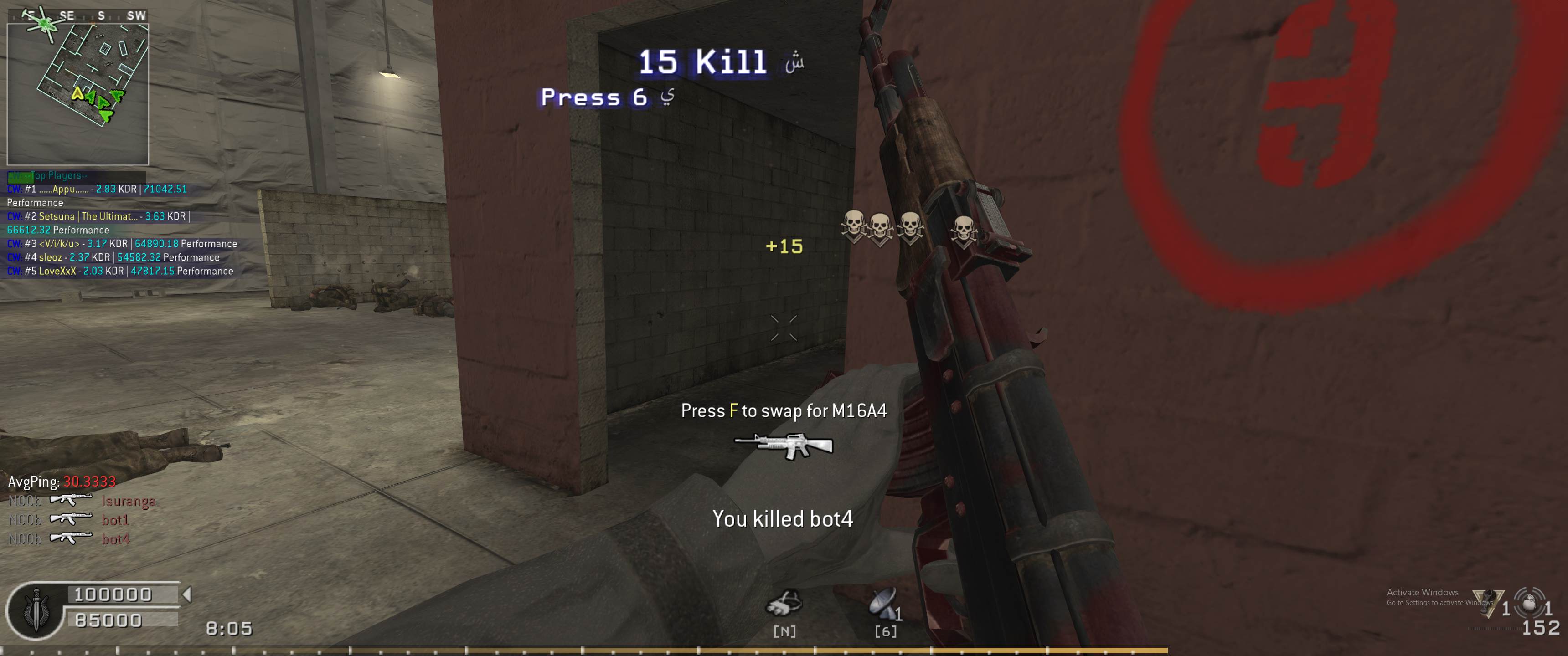
Task: Choose the #2 Setsuna leaderboard entry
Action: pyautogui.click(x=98, y=217)
